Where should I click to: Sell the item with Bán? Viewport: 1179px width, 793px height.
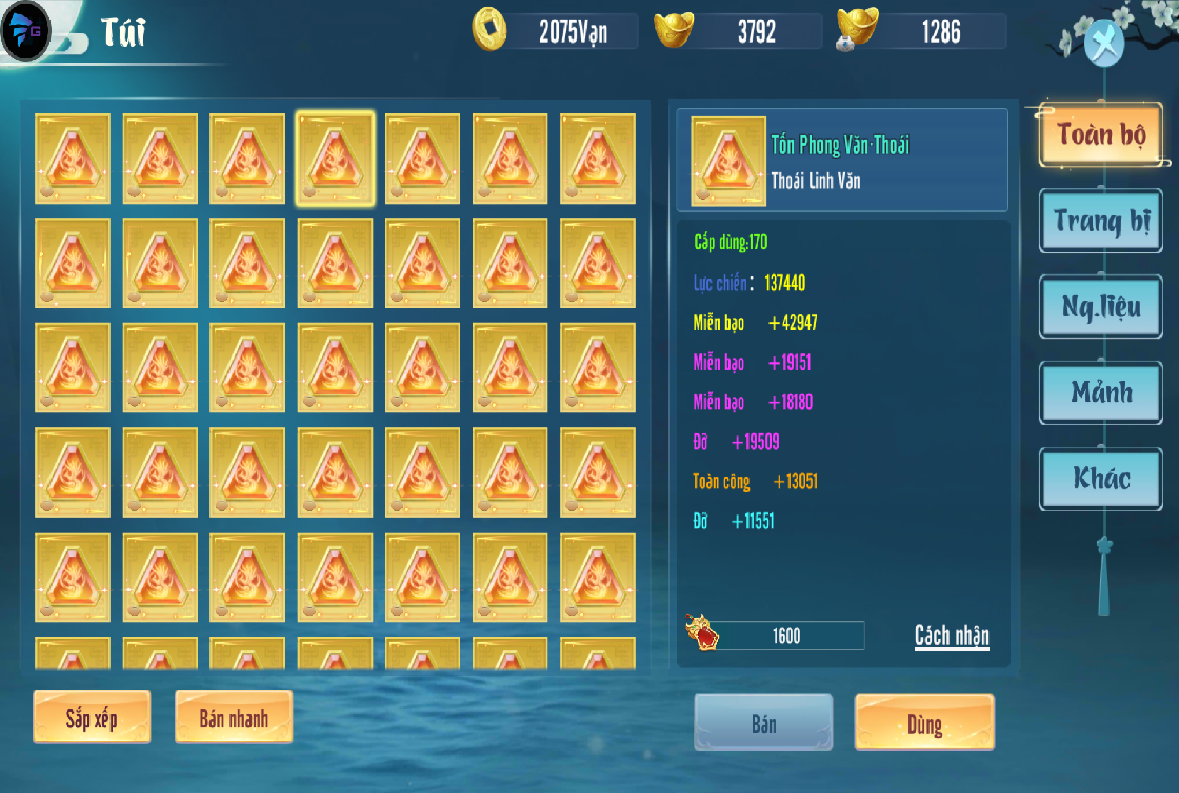(764, 722)
